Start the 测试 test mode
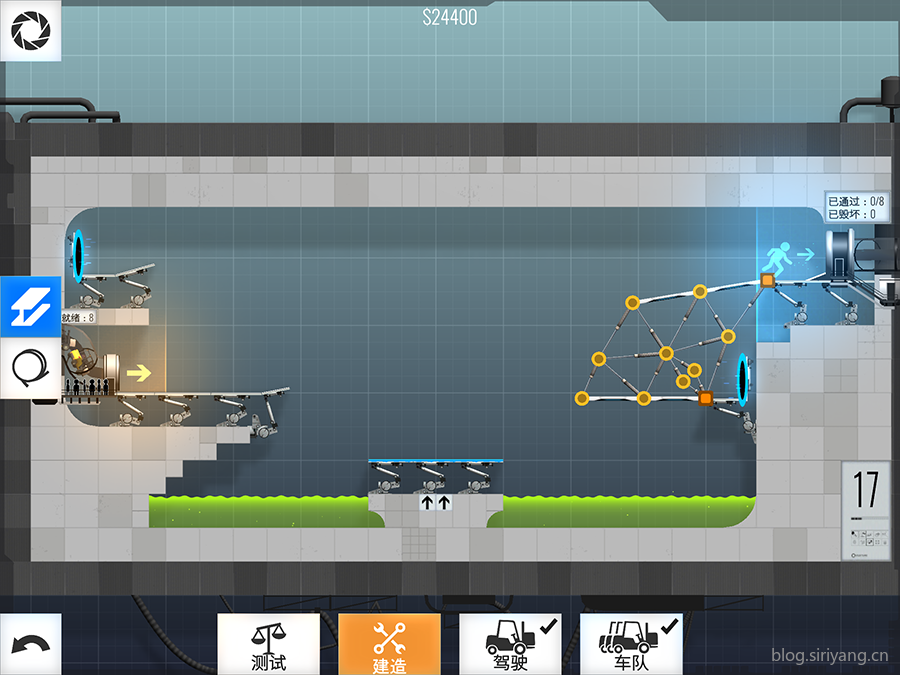 tap(268, 644)
